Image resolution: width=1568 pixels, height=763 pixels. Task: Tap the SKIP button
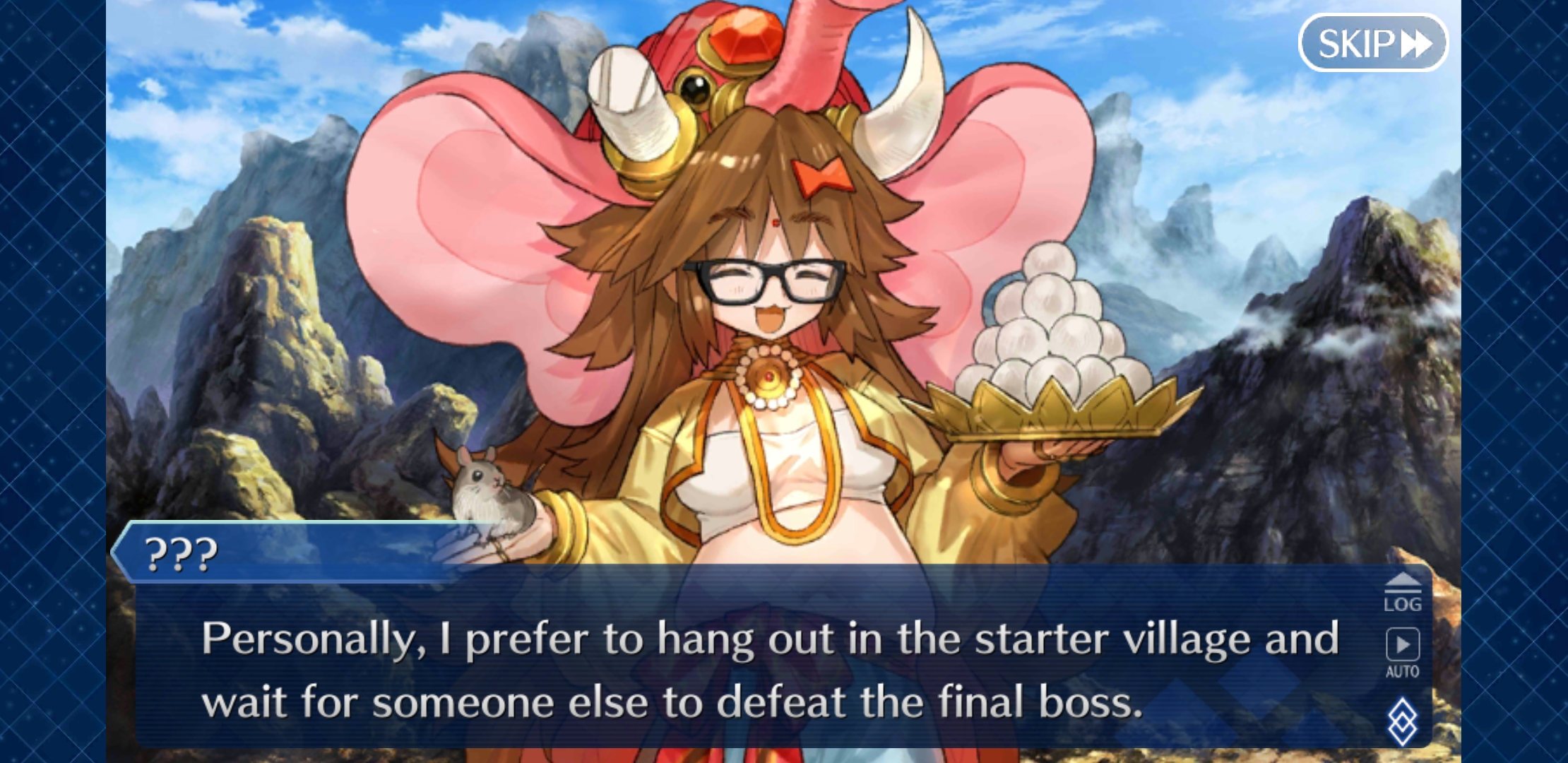[x=1373, y=42]
